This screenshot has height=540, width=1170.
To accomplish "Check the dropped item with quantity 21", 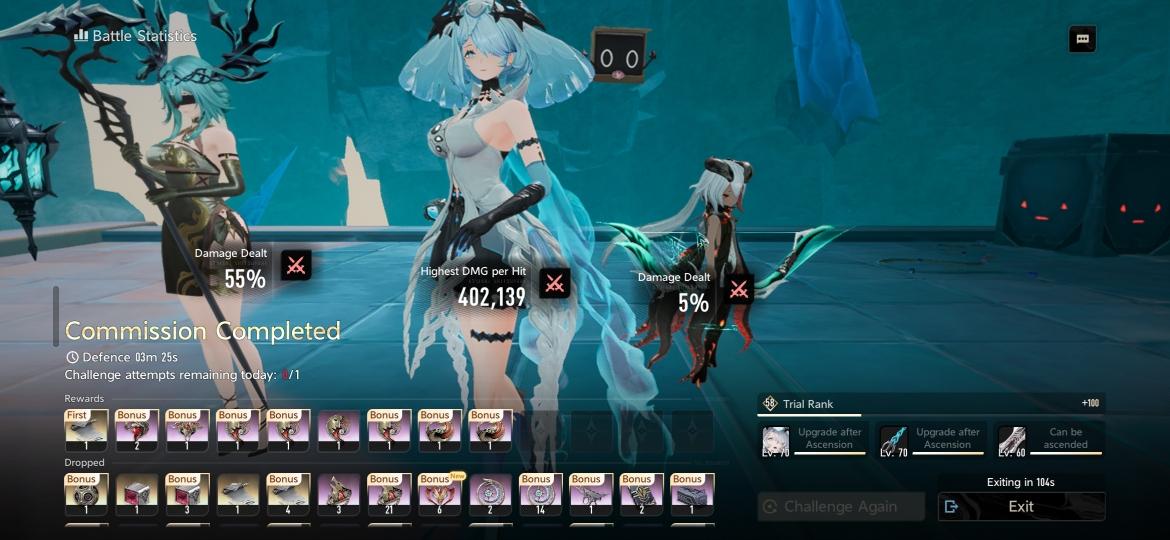I will (x=389, y=494).
